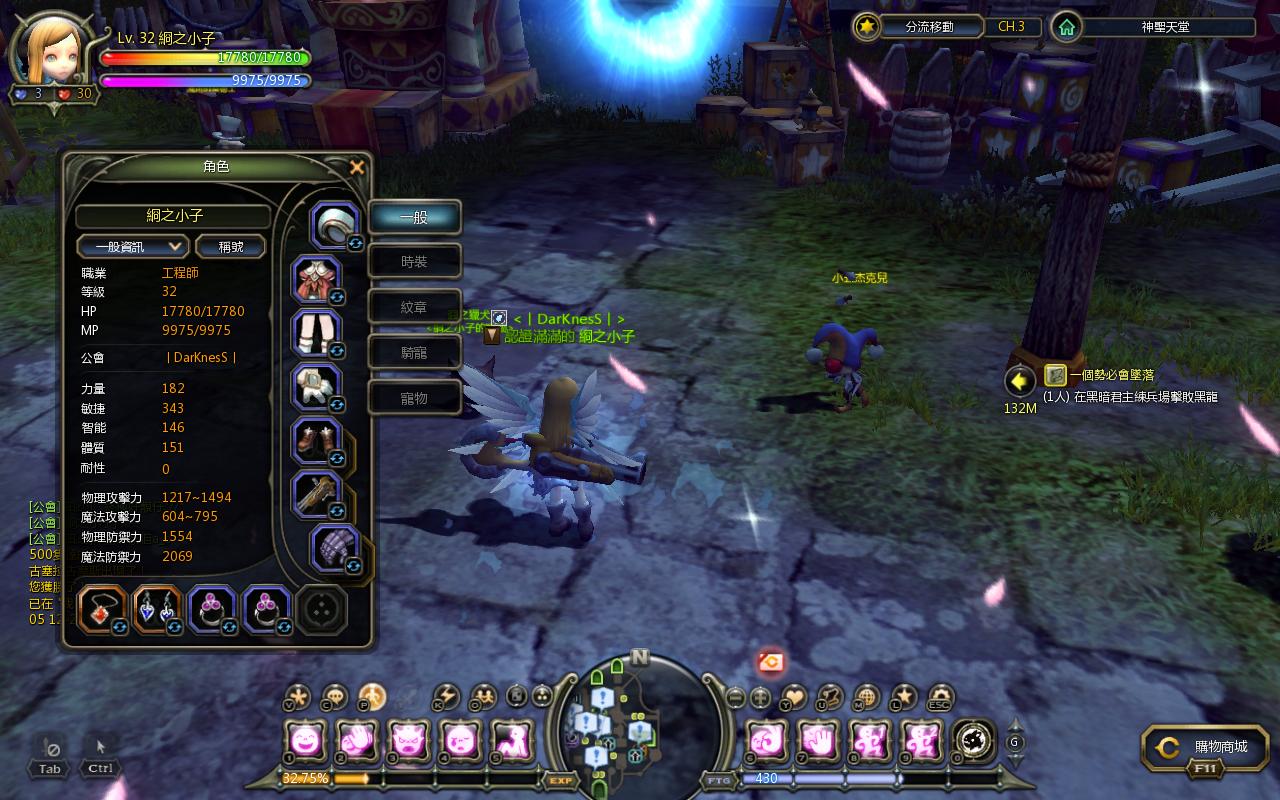Click the 稱號 title button
Screen dimensions: 1280x800
point(230,246)
